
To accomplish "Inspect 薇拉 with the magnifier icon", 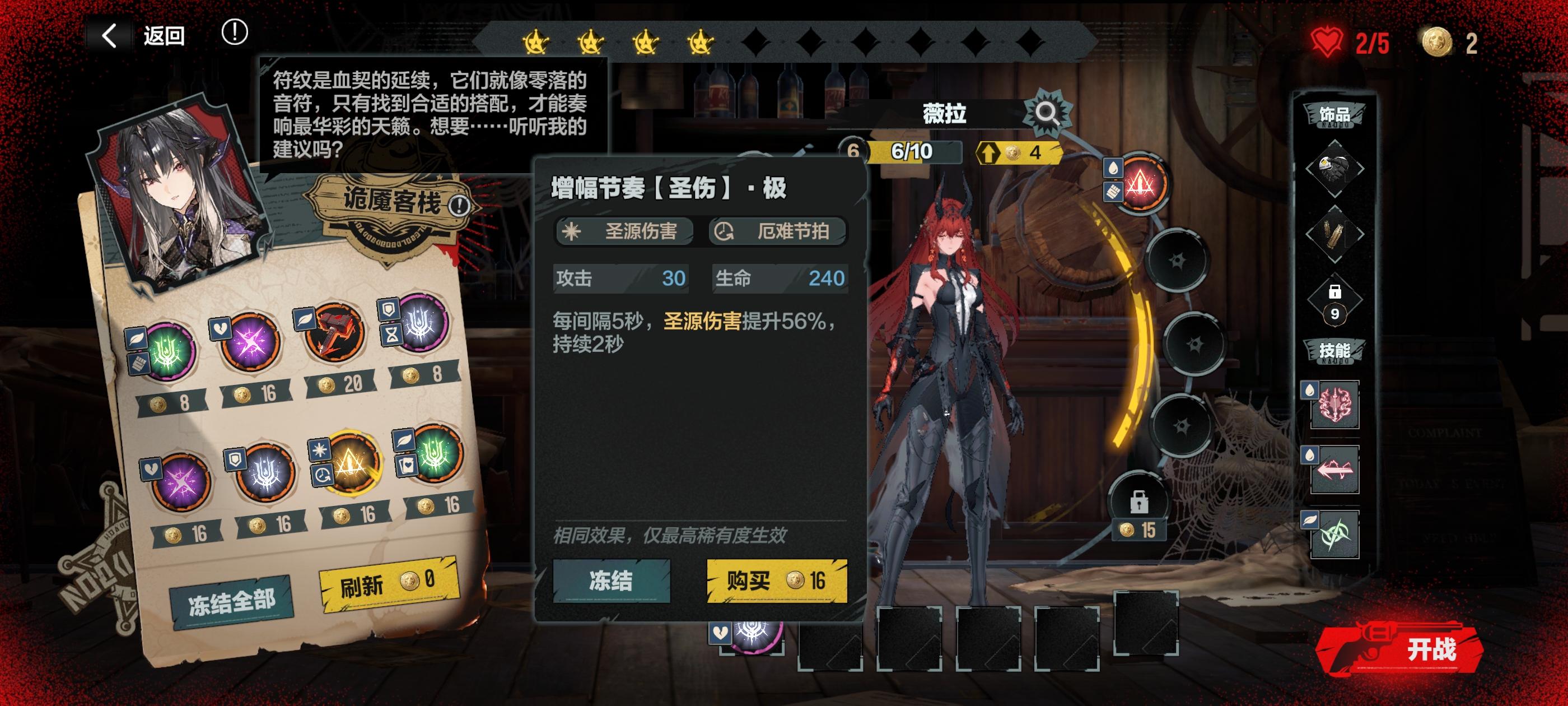I will pos(1046,113).
